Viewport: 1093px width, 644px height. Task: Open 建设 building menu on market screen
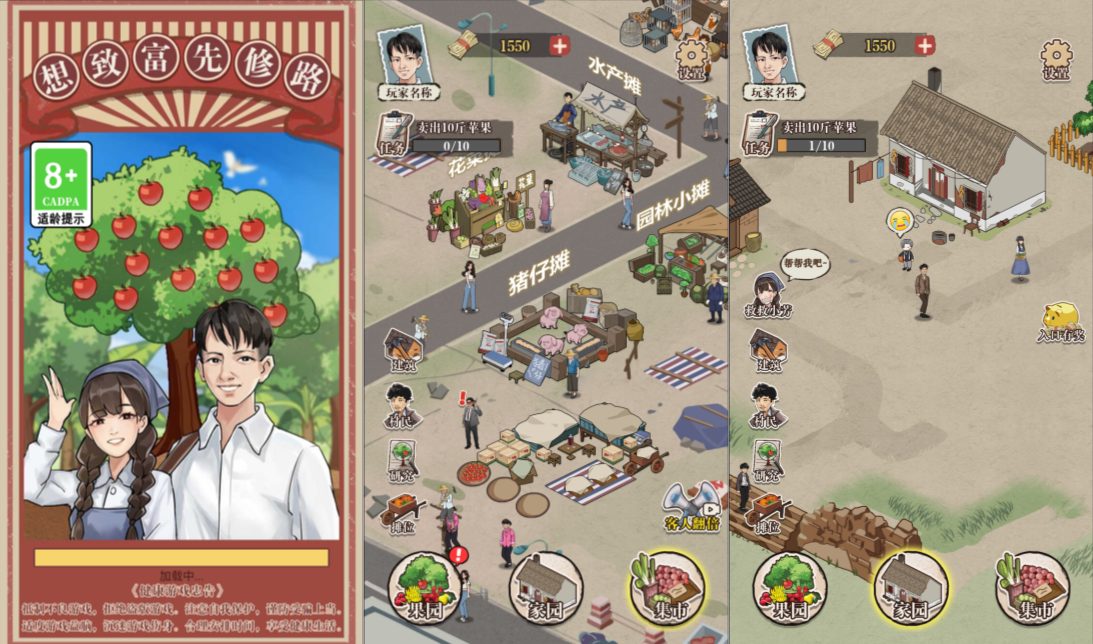[402, 352]
